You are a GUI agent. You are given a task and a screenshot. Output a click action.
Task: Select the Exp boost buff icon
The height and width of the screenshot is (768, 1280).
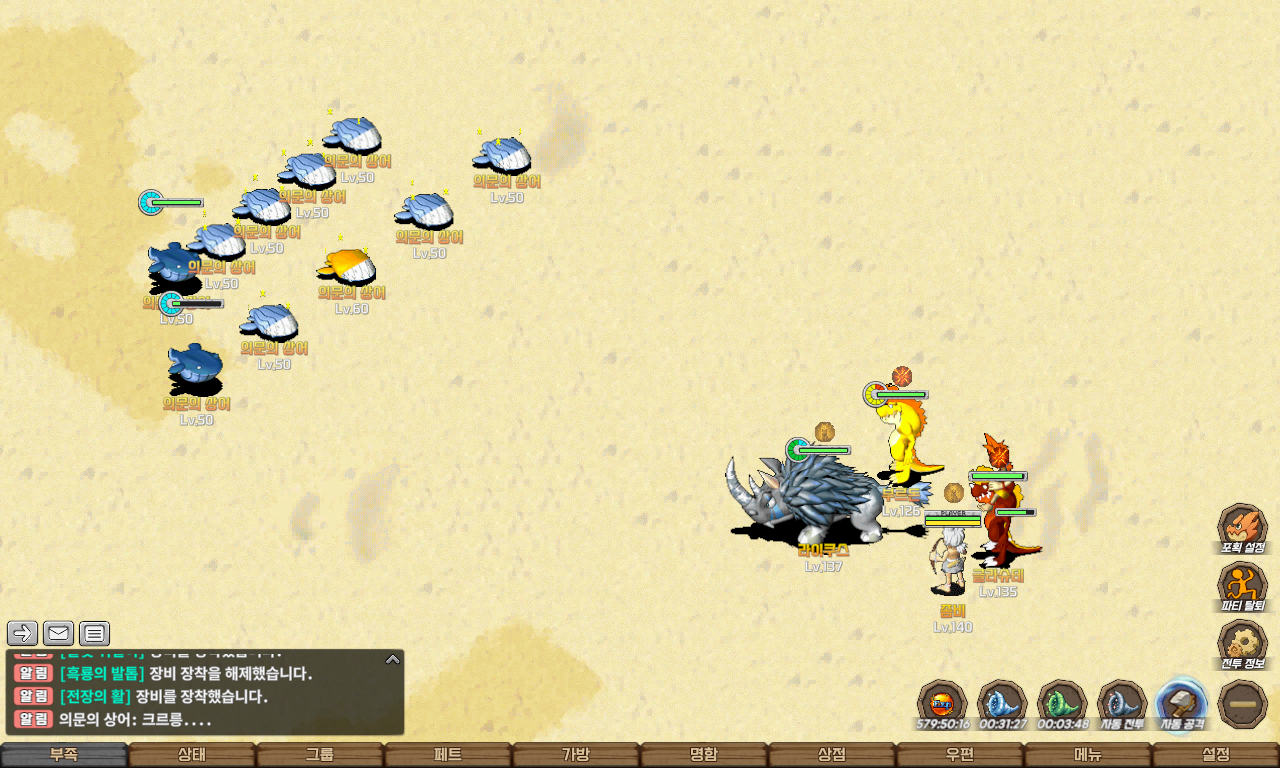click(942, 702)
